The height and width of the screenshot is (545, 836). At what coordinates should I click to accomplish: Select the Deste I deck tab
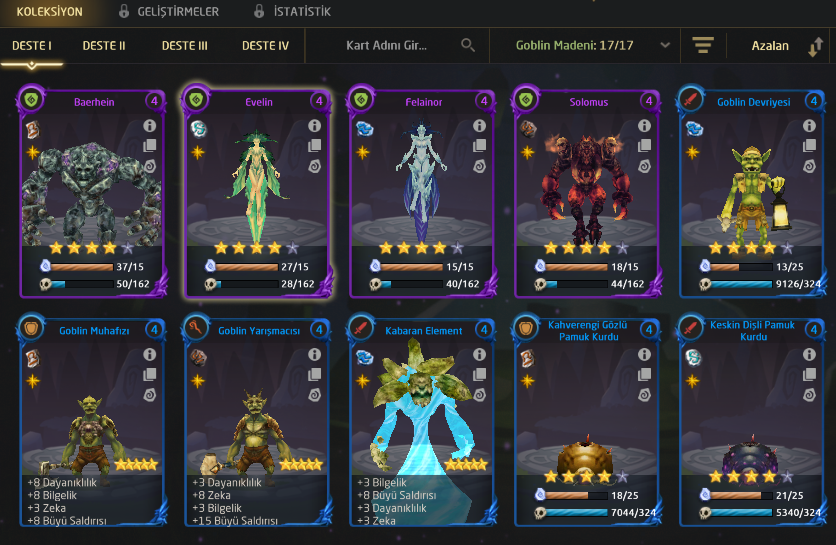(x=32, y=46)
